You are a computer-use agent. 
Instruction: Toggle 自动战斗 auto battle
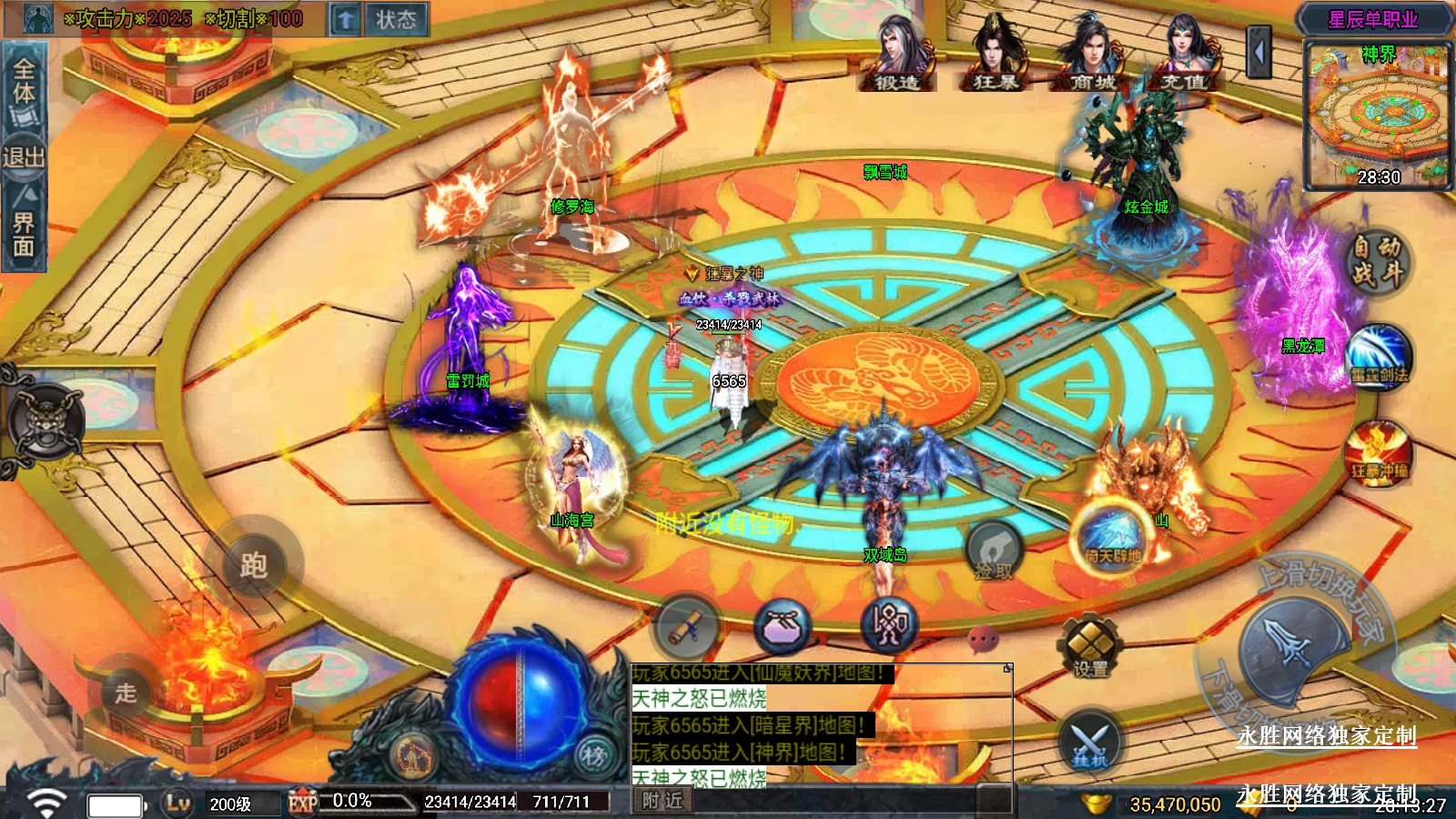click(1376, 261)
